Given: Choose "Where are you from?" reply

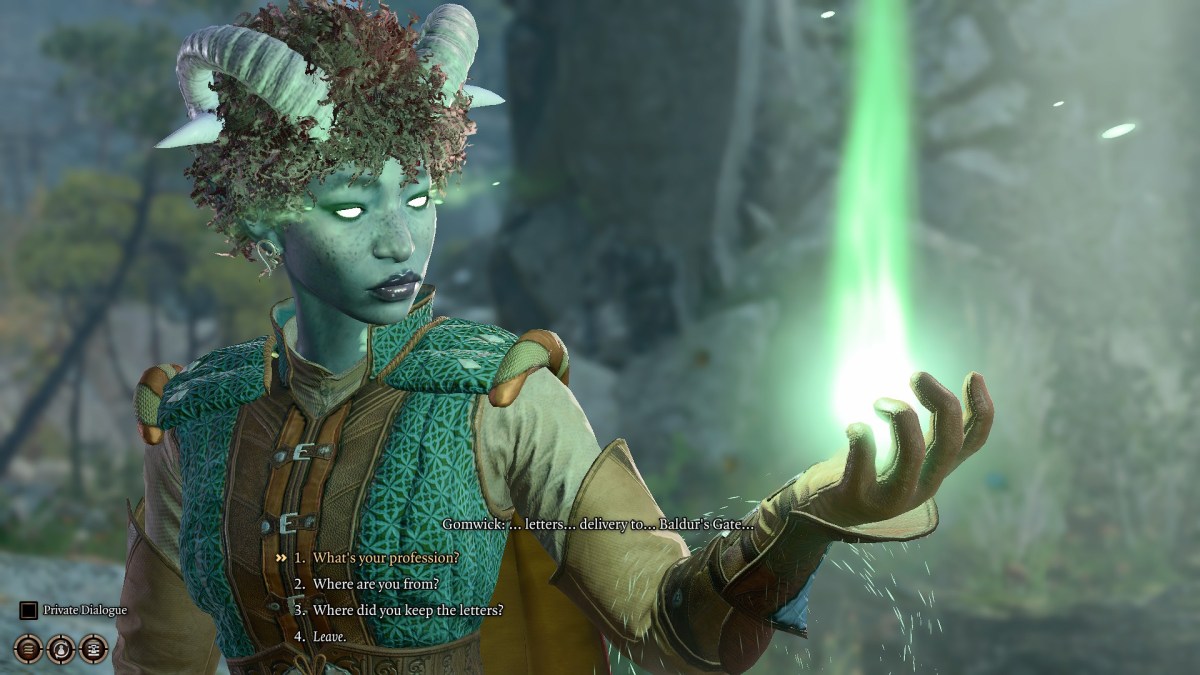Looking at the screenshot, I should coord(375,583).
